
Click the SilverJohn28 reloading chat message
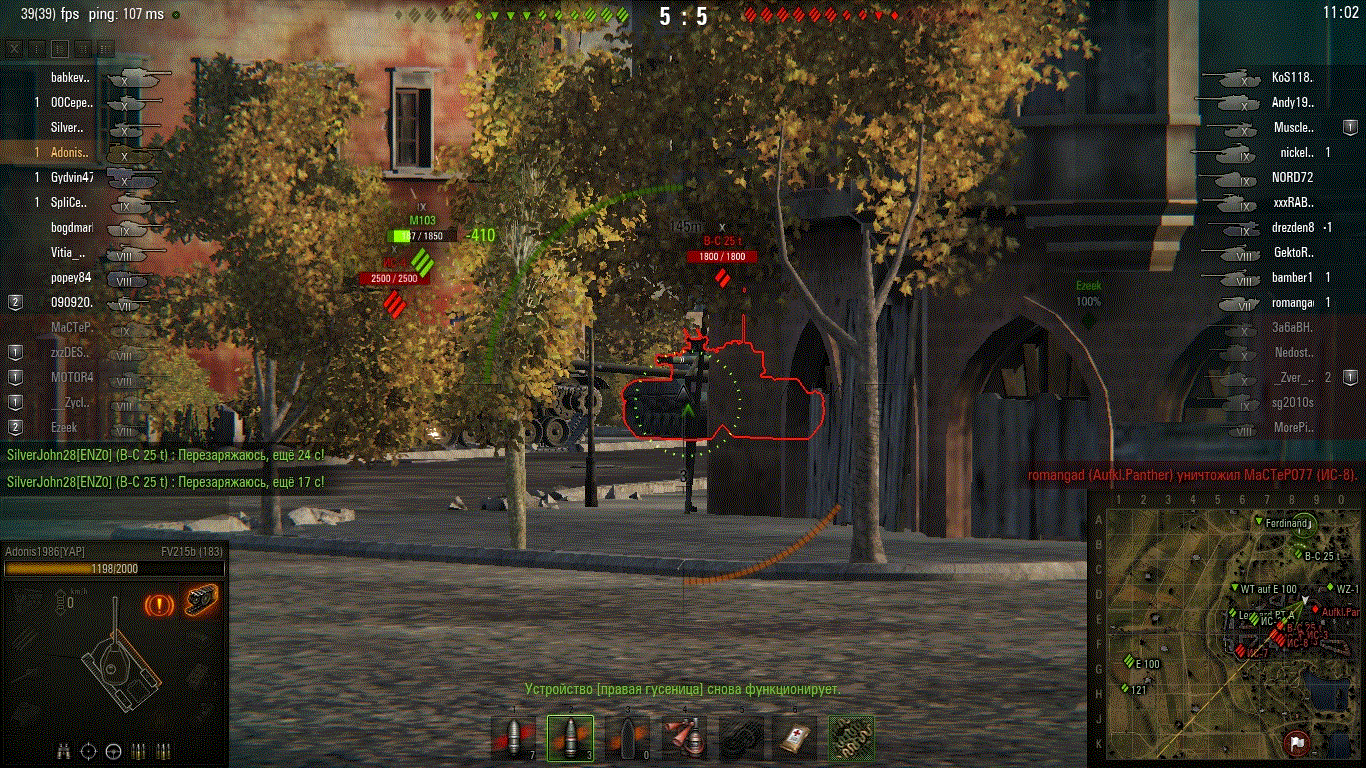tap(165, 455)
